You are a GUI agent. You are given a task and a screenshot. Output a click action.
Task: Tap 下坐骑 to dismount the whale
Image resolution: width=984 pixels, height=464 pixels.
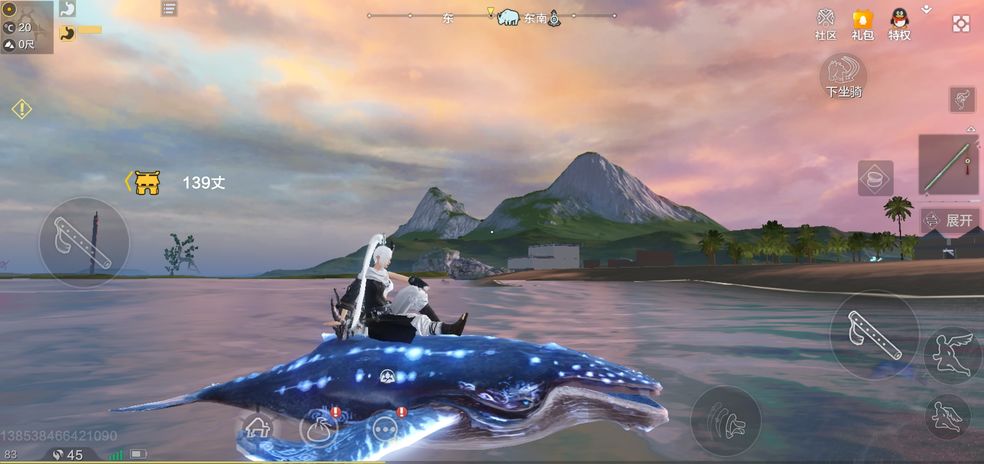click(x=843, y=76)
